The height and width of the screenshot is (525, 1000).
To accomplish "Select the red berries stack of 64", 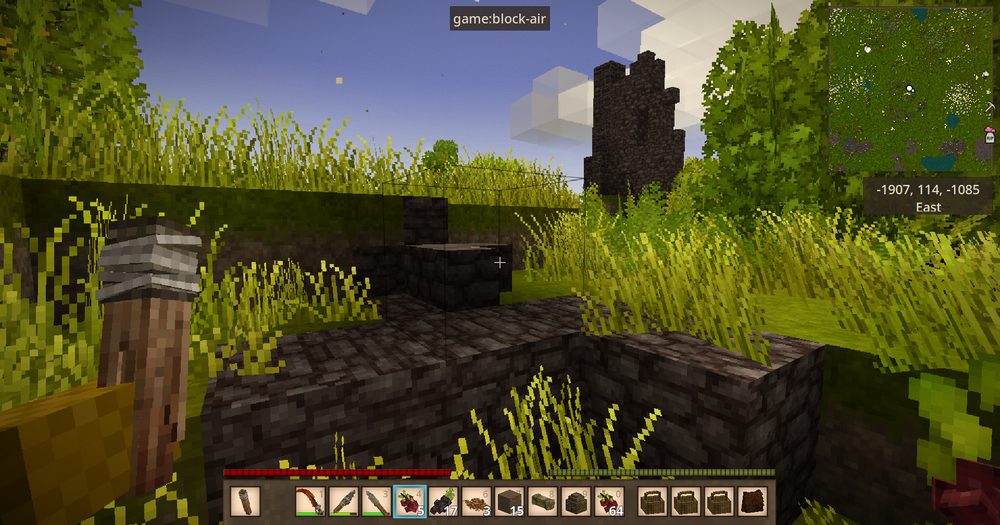I will pos(608,500).
